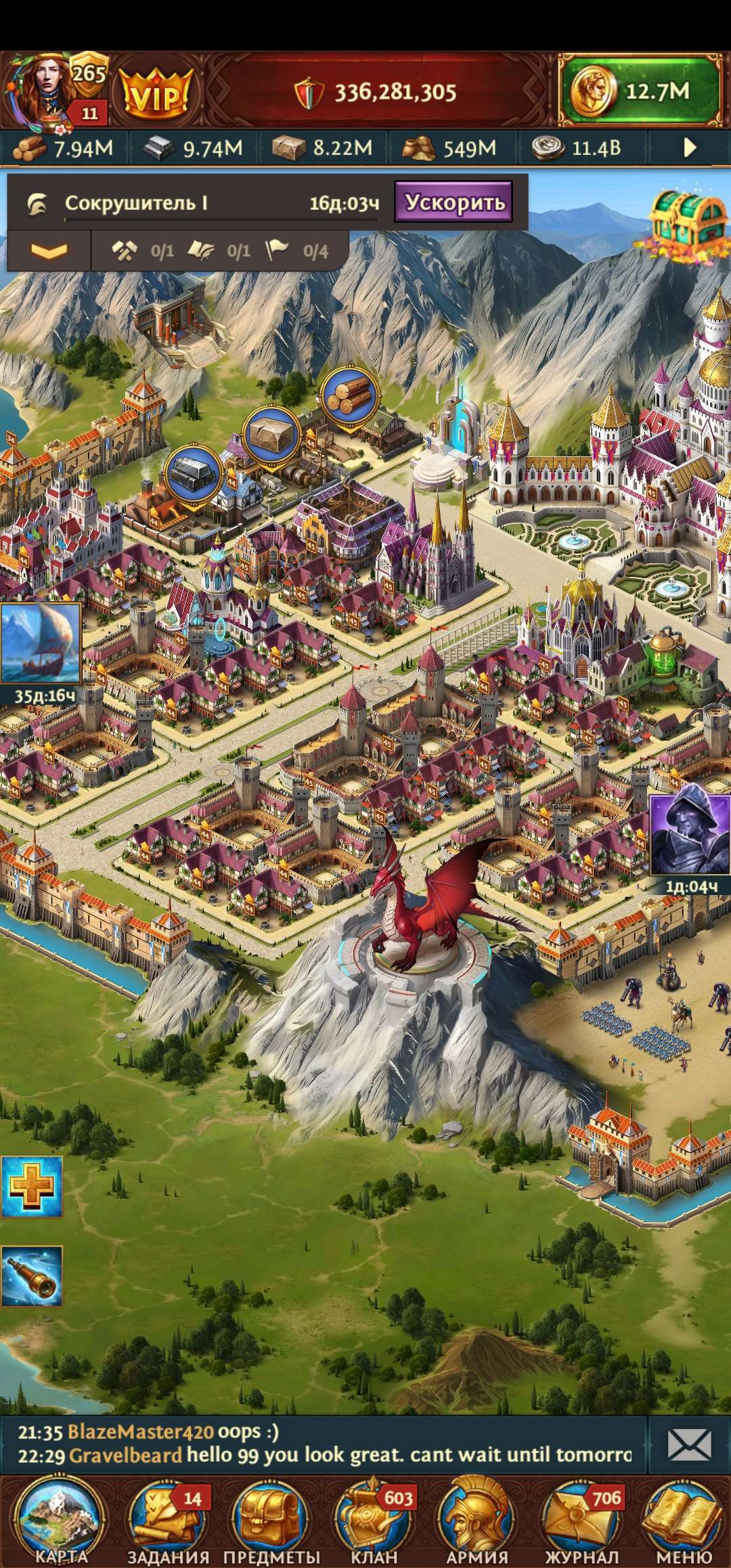
Task: Go to the КАРТА world map
Action: (61, 1521)
